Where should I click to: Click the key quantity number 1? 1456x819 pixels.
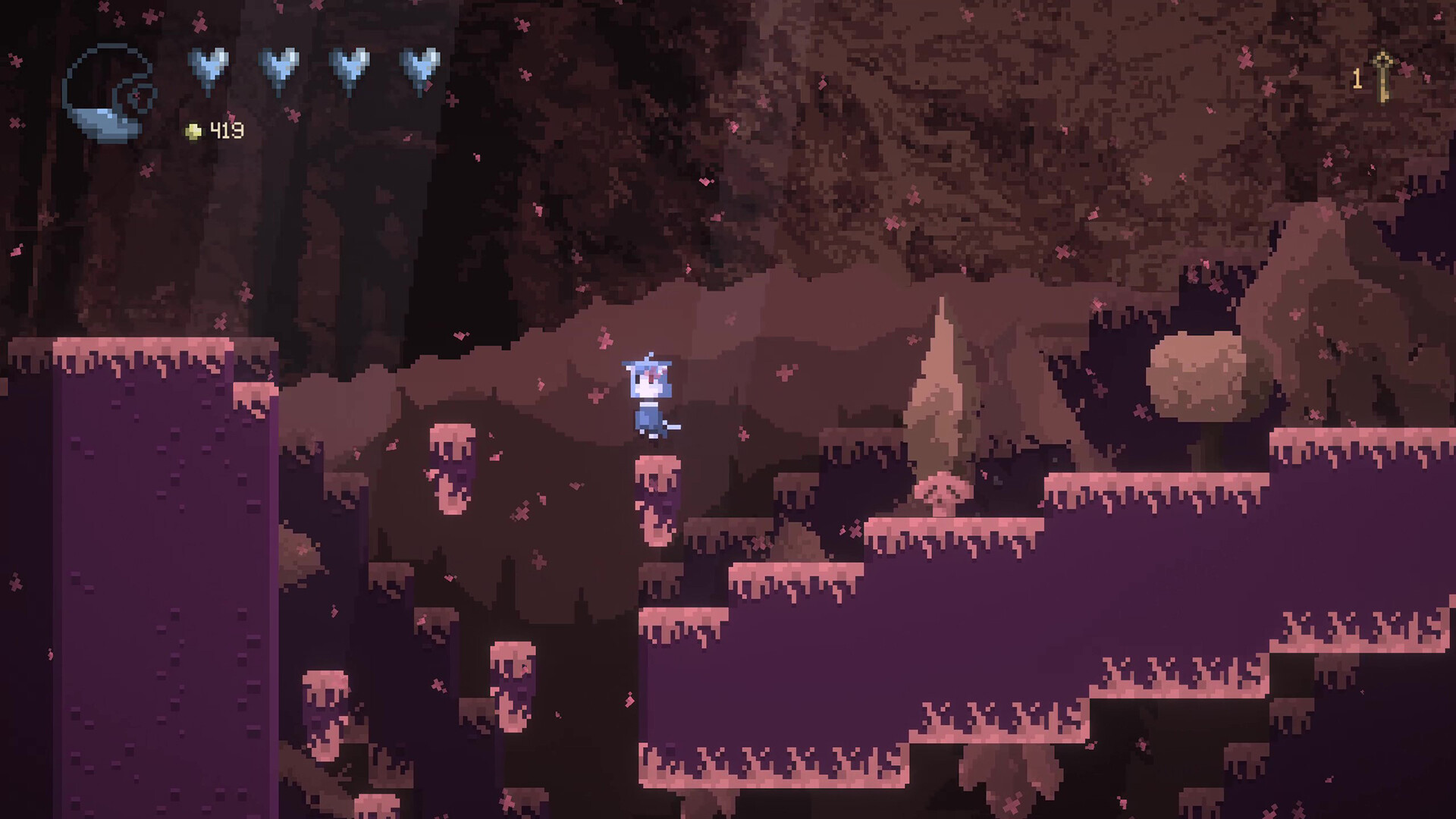(x=1357, y=76)
